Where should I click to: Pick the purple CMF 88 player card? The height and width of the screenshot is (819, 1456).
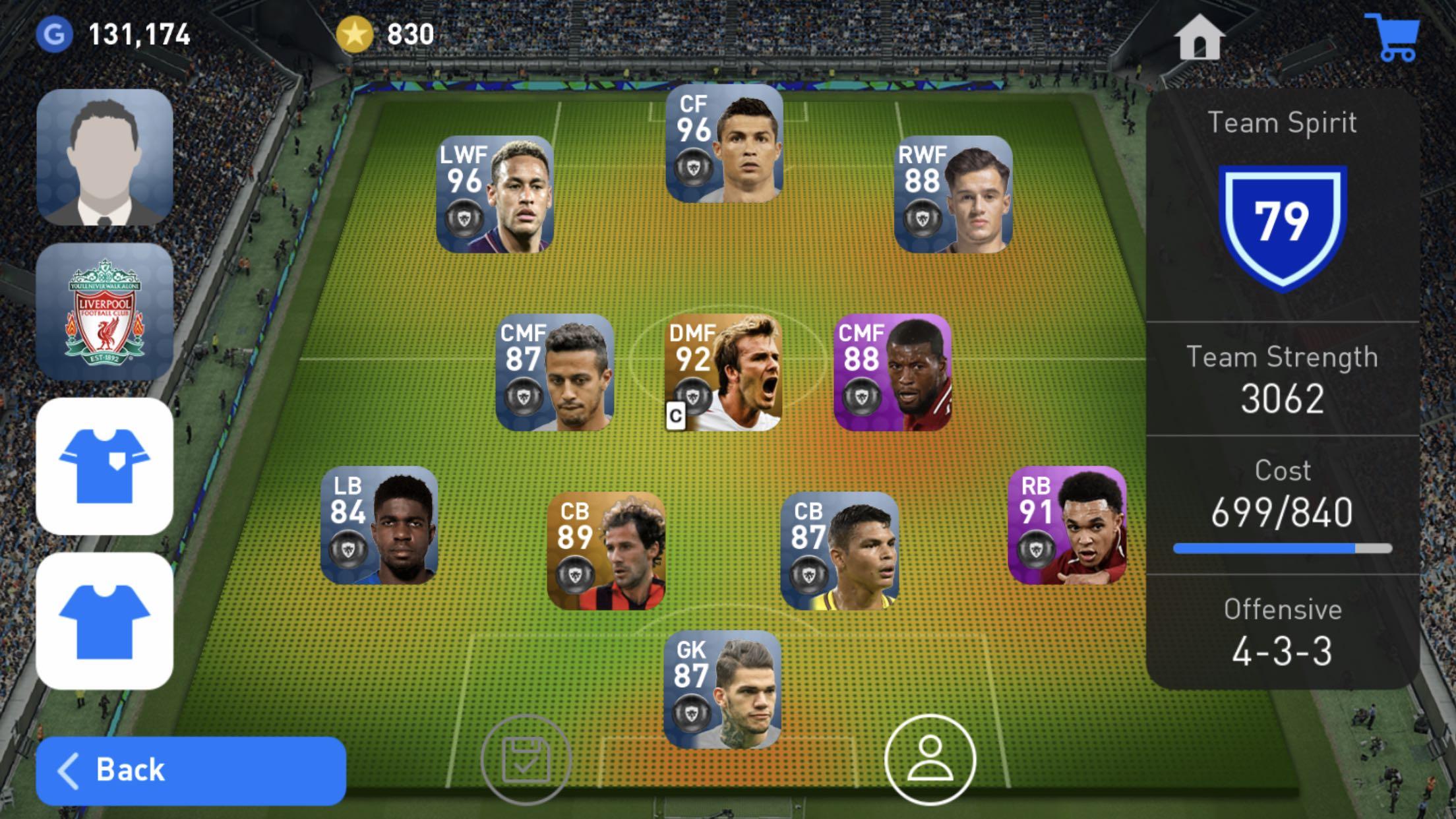(x=892, y=373)
